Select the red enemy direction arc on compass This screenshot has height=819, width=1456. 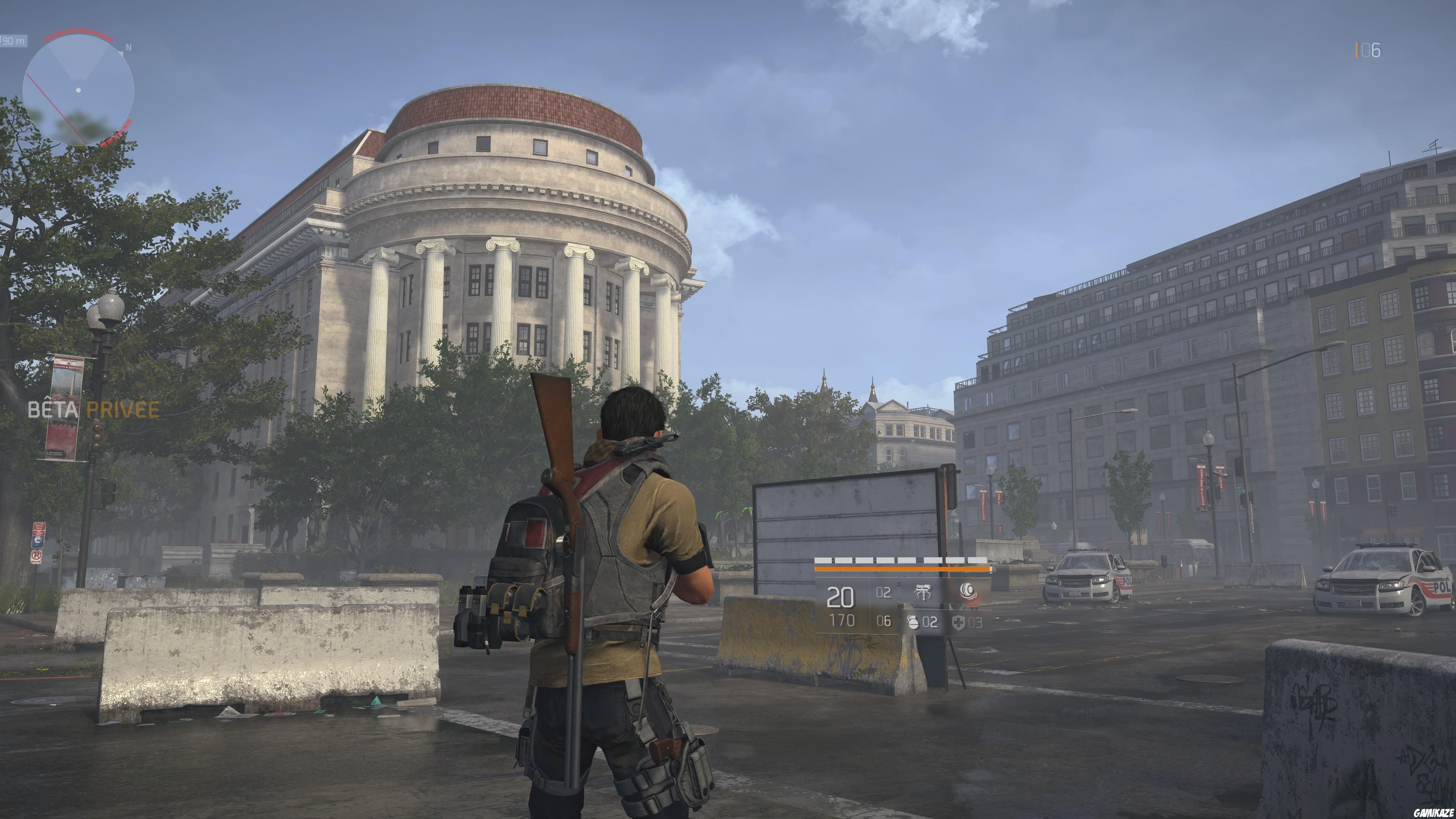[x=78, y=31]
